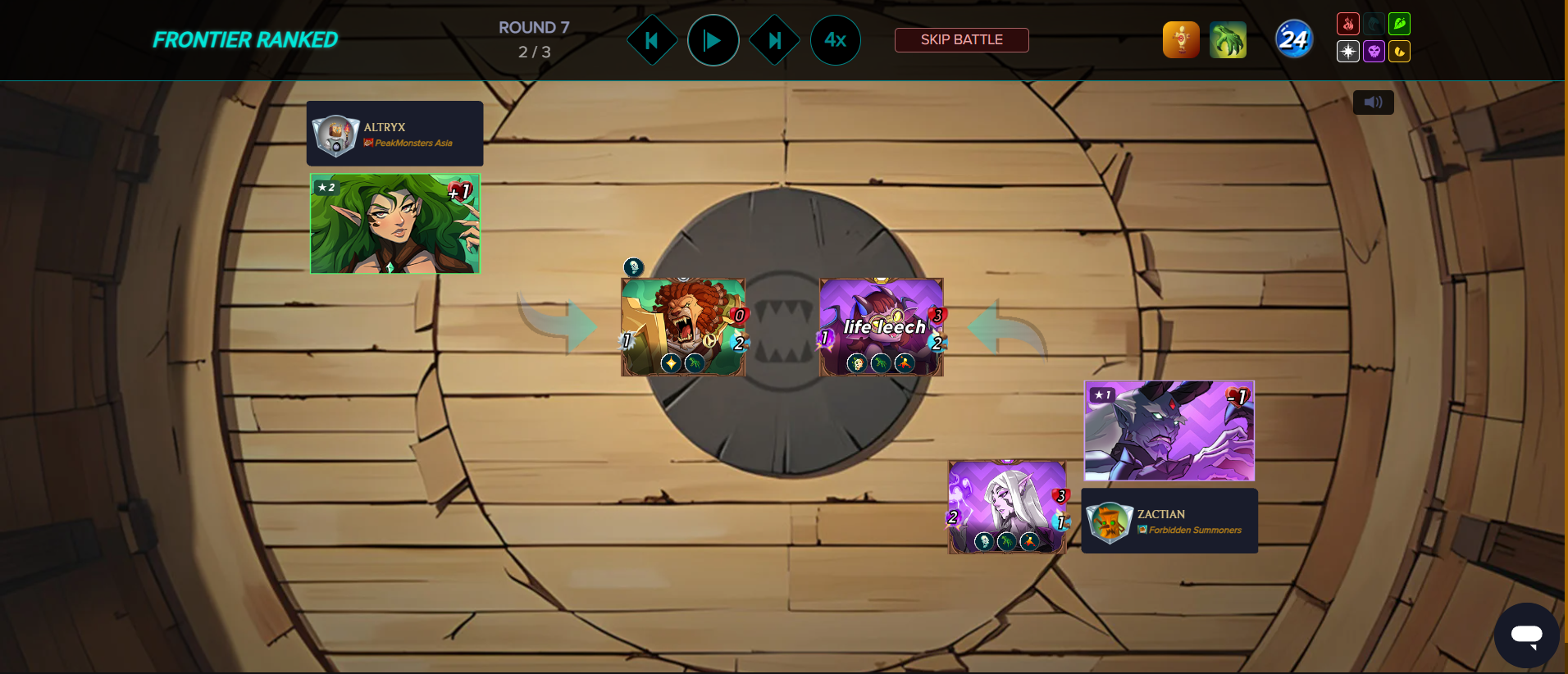Select the roaring lion monster card
This screenshot has height=674, width=1568.
coord(682,327)
